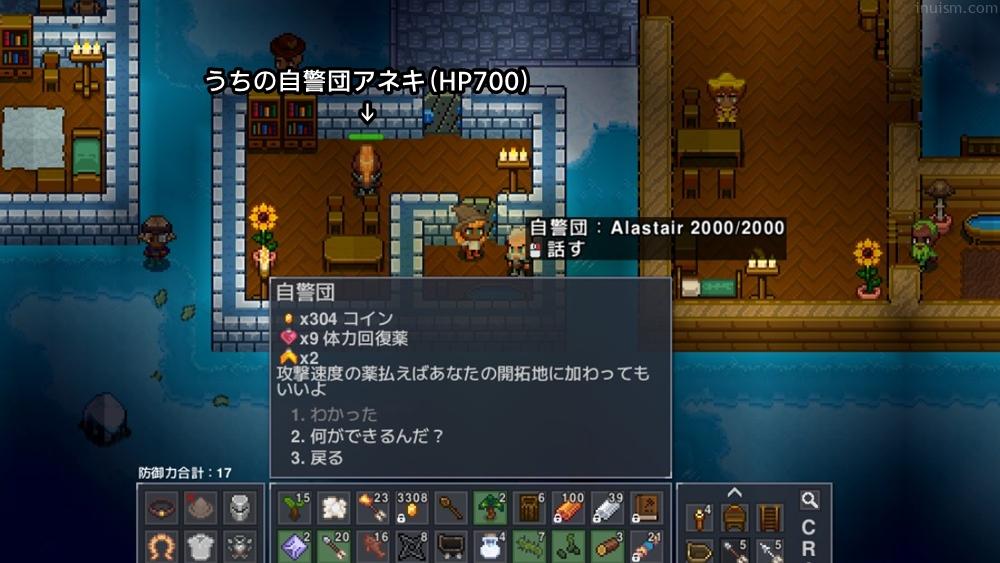Select the white wool item slot
This screenshot has height=563, width=1000.
[x=333, y=509]
